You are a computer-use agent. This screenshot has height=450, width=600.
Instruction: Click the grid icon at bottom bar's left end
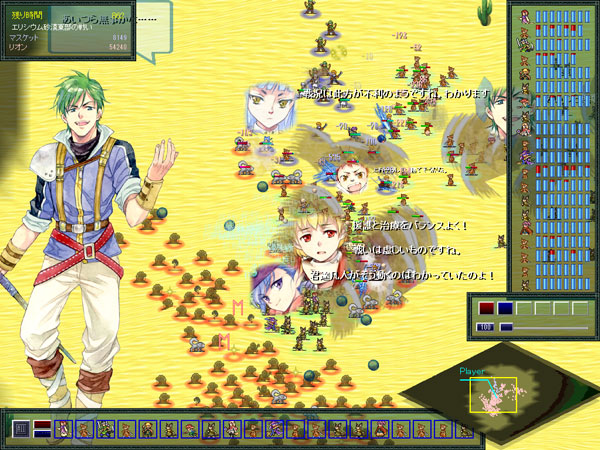[21, 429]
